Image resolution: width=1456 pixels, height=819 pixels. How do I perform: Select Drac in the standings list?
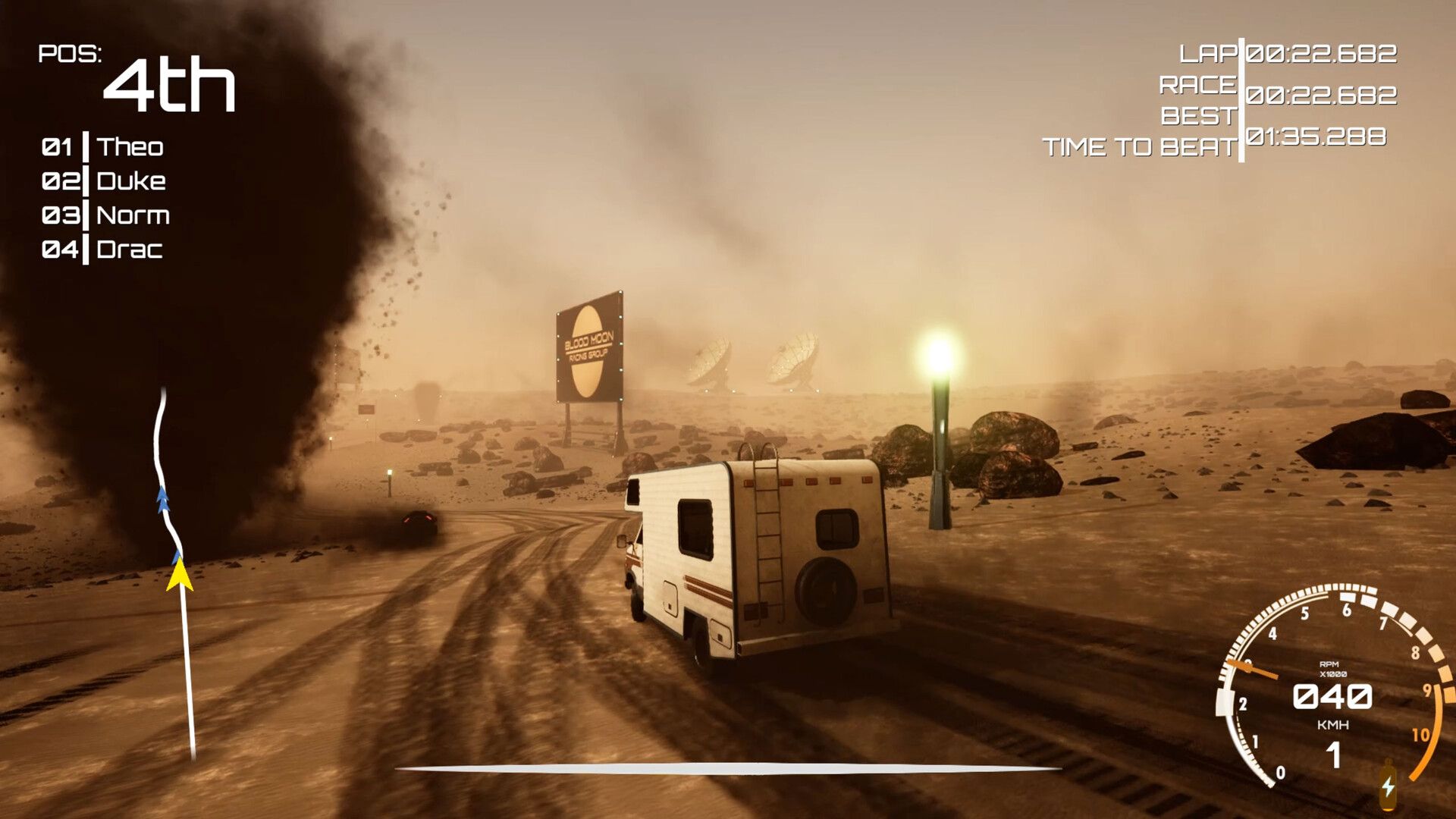tap(130, 250)
